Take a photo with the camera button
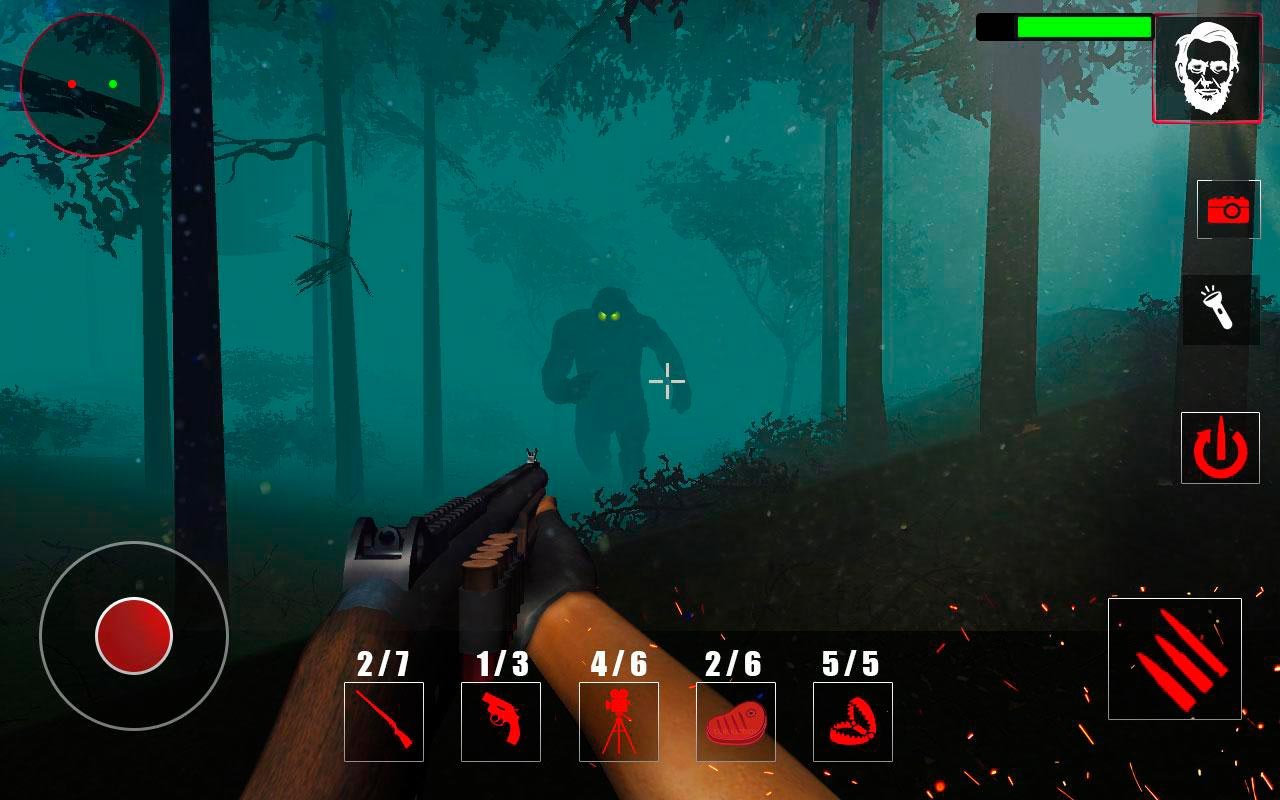 pyautogui.click(x=1229, y=209)
